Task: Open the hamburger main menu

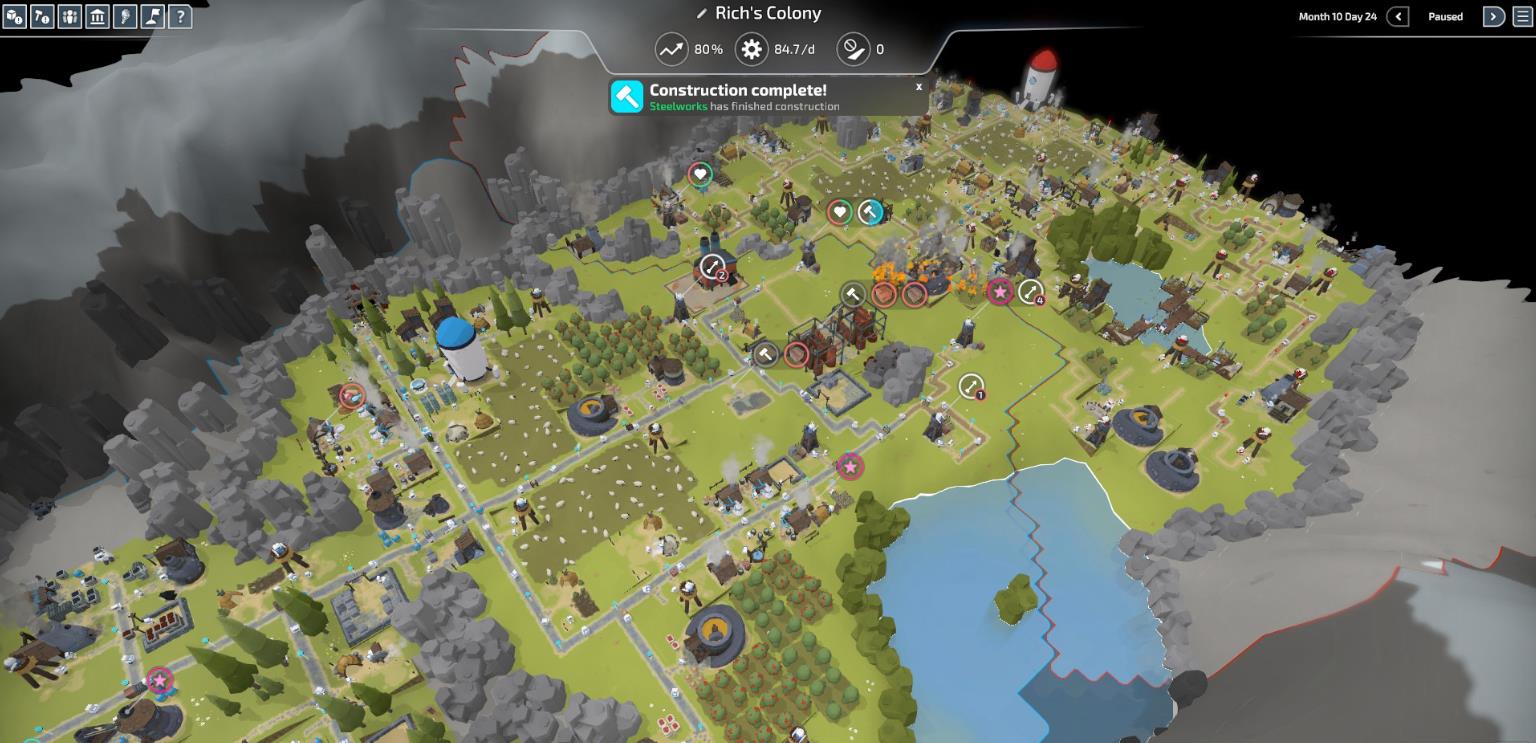Action: click(x=1523, y=16)
